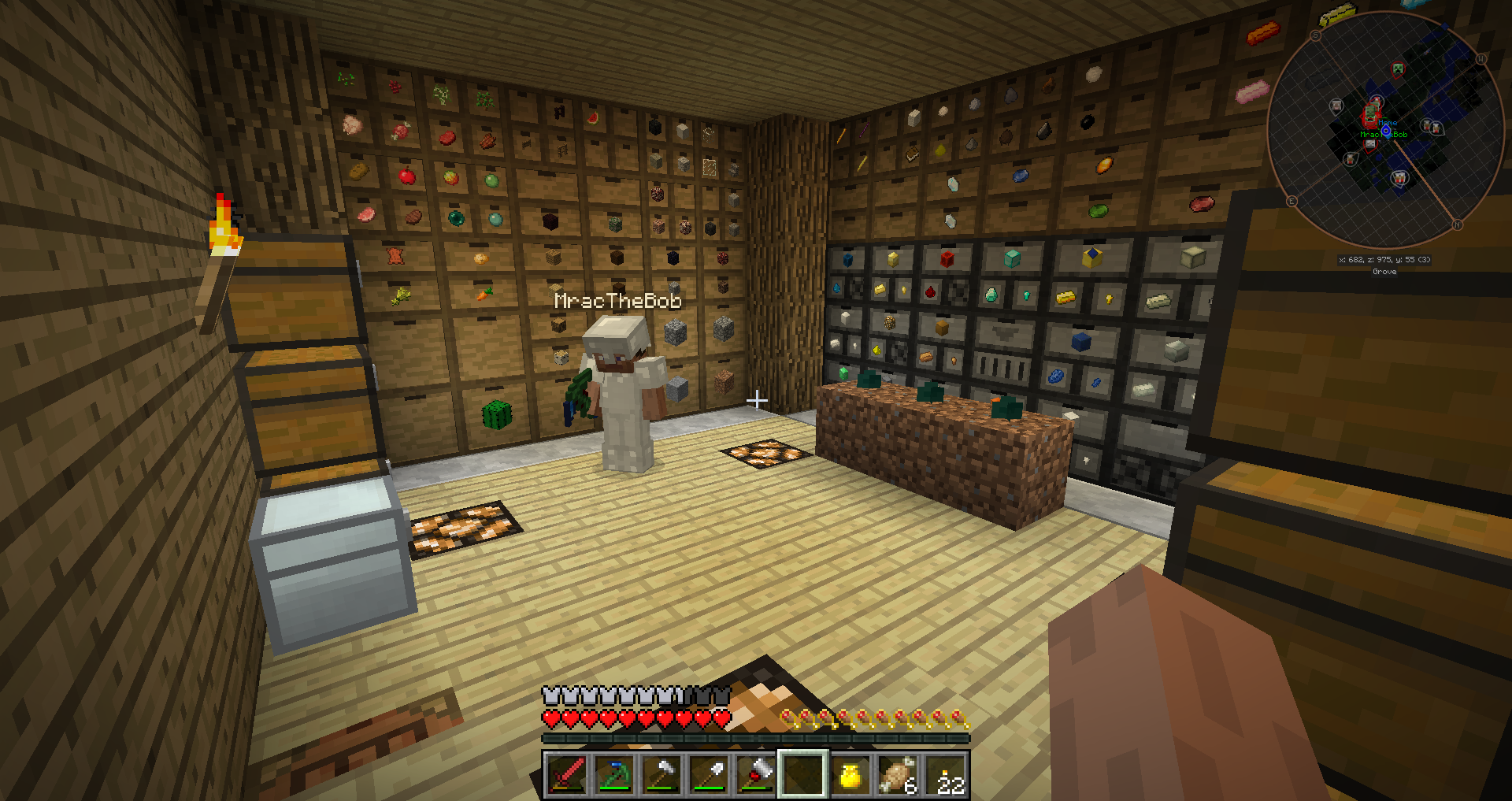The height and width of the screenshot is (801, 1512).
Task: Select the empty highlighted hotbar slot
Action: pos(802,774)
